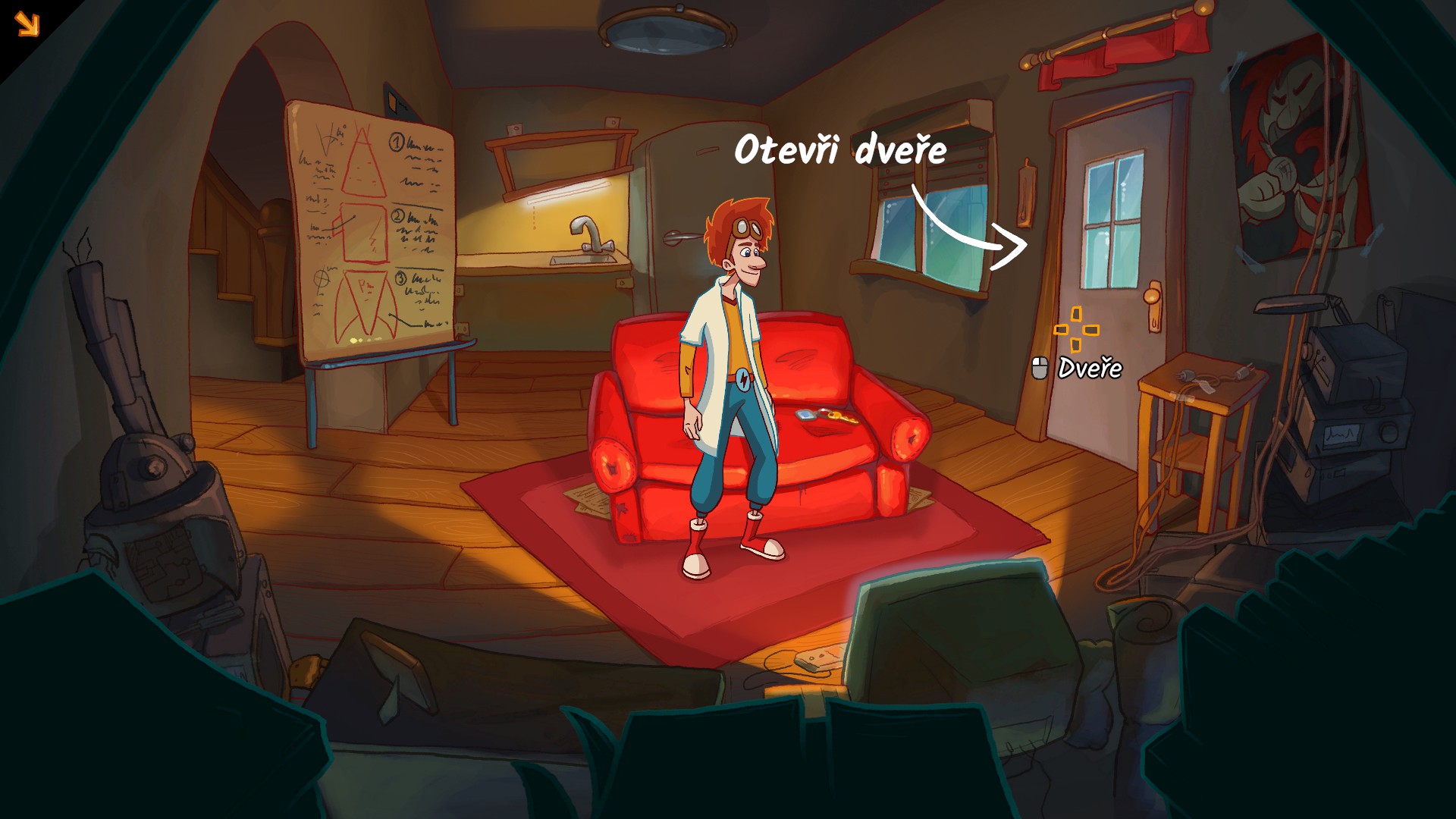Click the phone on the couch cushion

(x=805, y=416)
